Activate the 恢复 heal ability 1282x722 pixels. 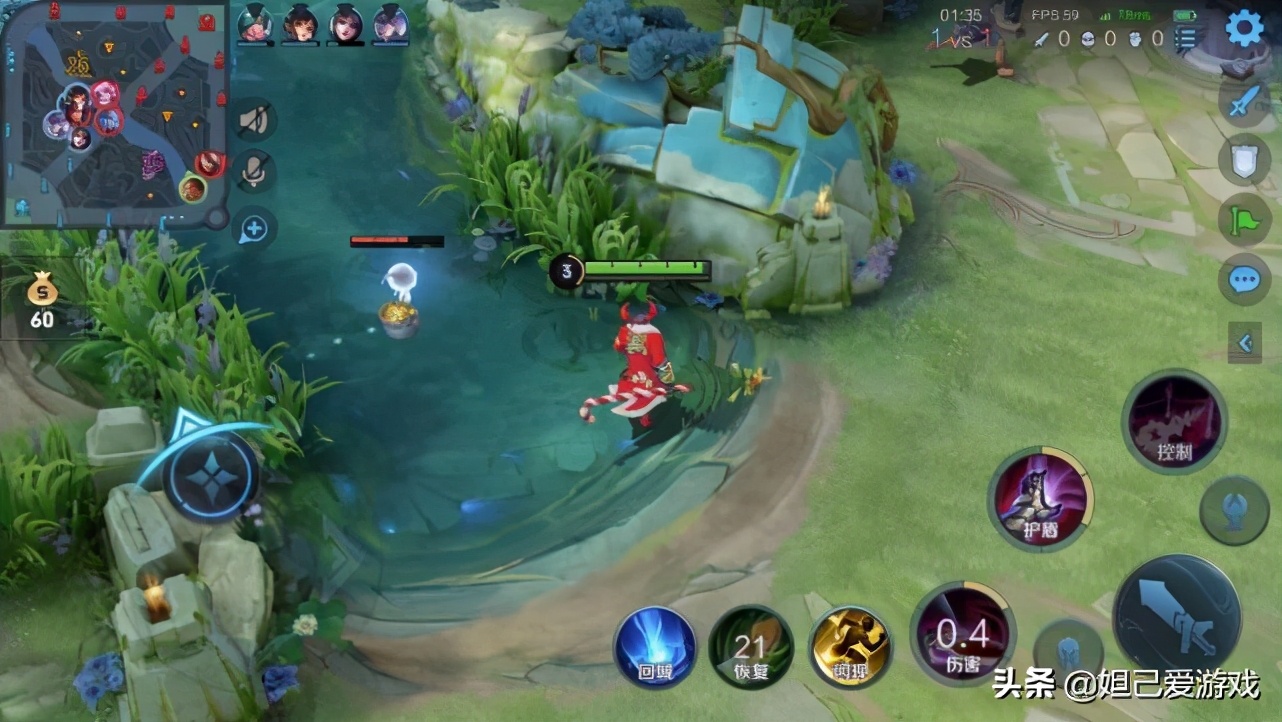click(x=751, y=647)
